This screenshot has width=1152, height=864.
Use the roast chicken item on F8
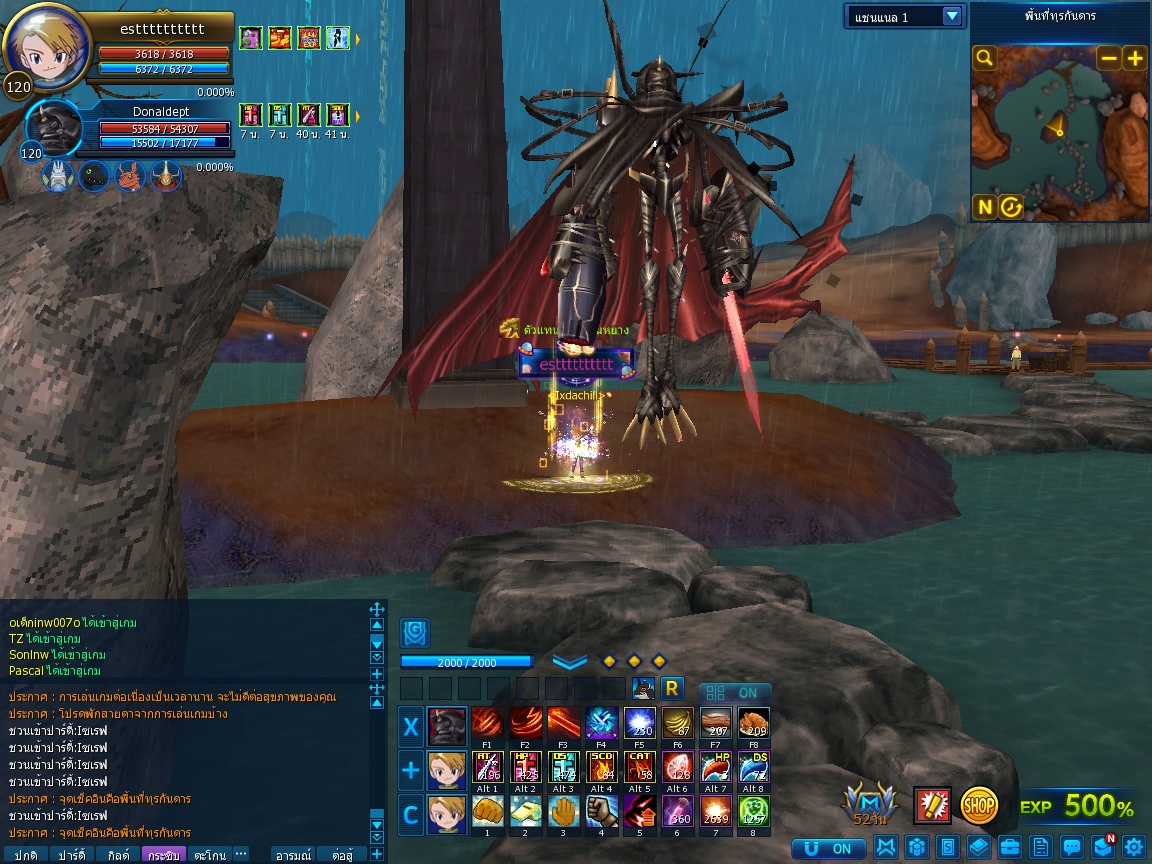click(753, 723)
